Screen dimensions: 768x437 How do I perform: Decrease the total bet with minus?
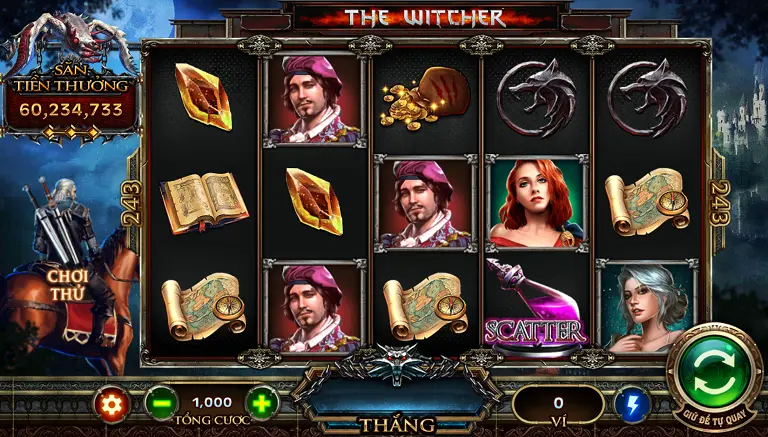click(160, 404)
